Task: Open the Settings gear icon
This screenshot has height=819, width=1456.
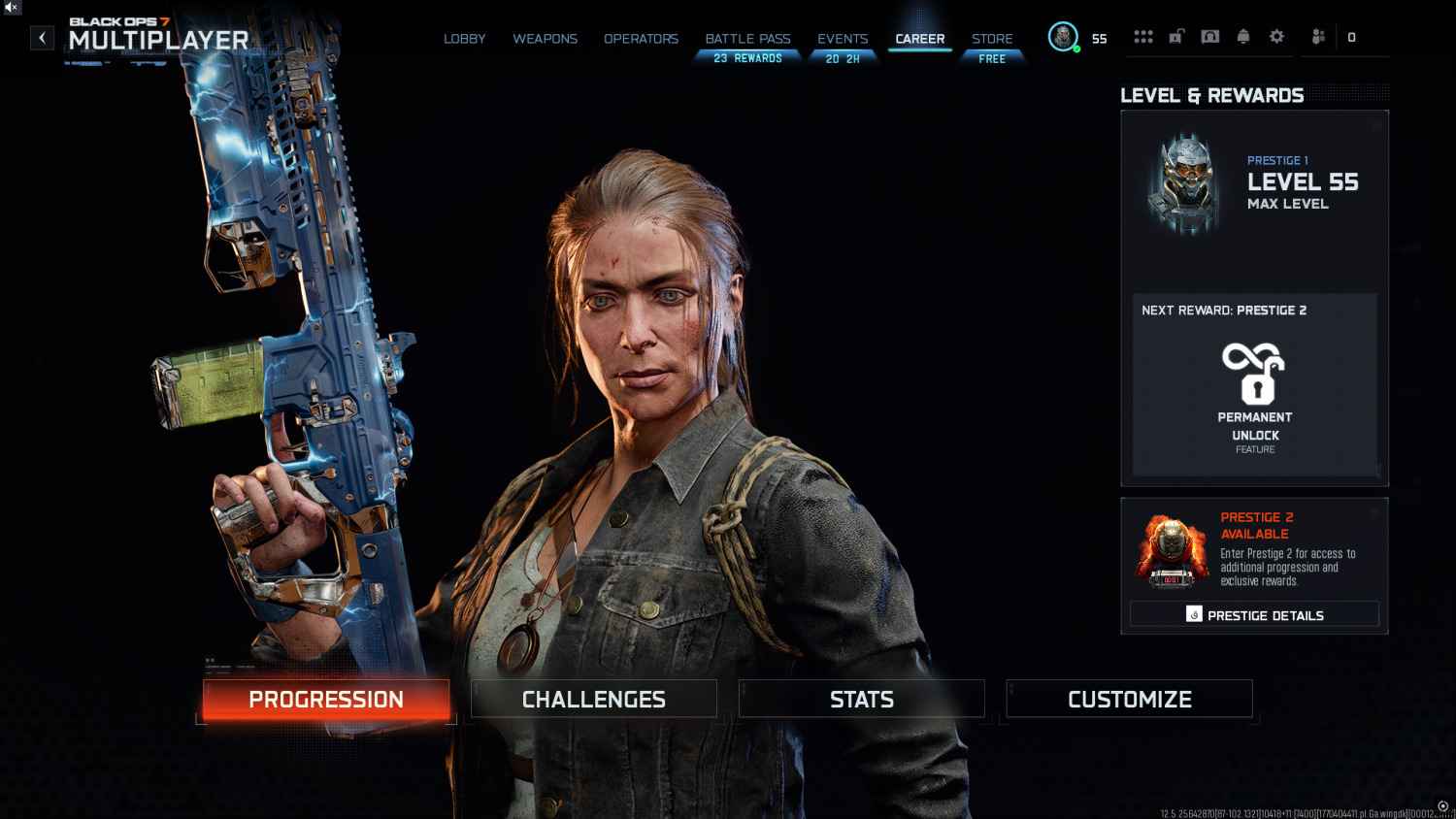Action: point(1276,36)
